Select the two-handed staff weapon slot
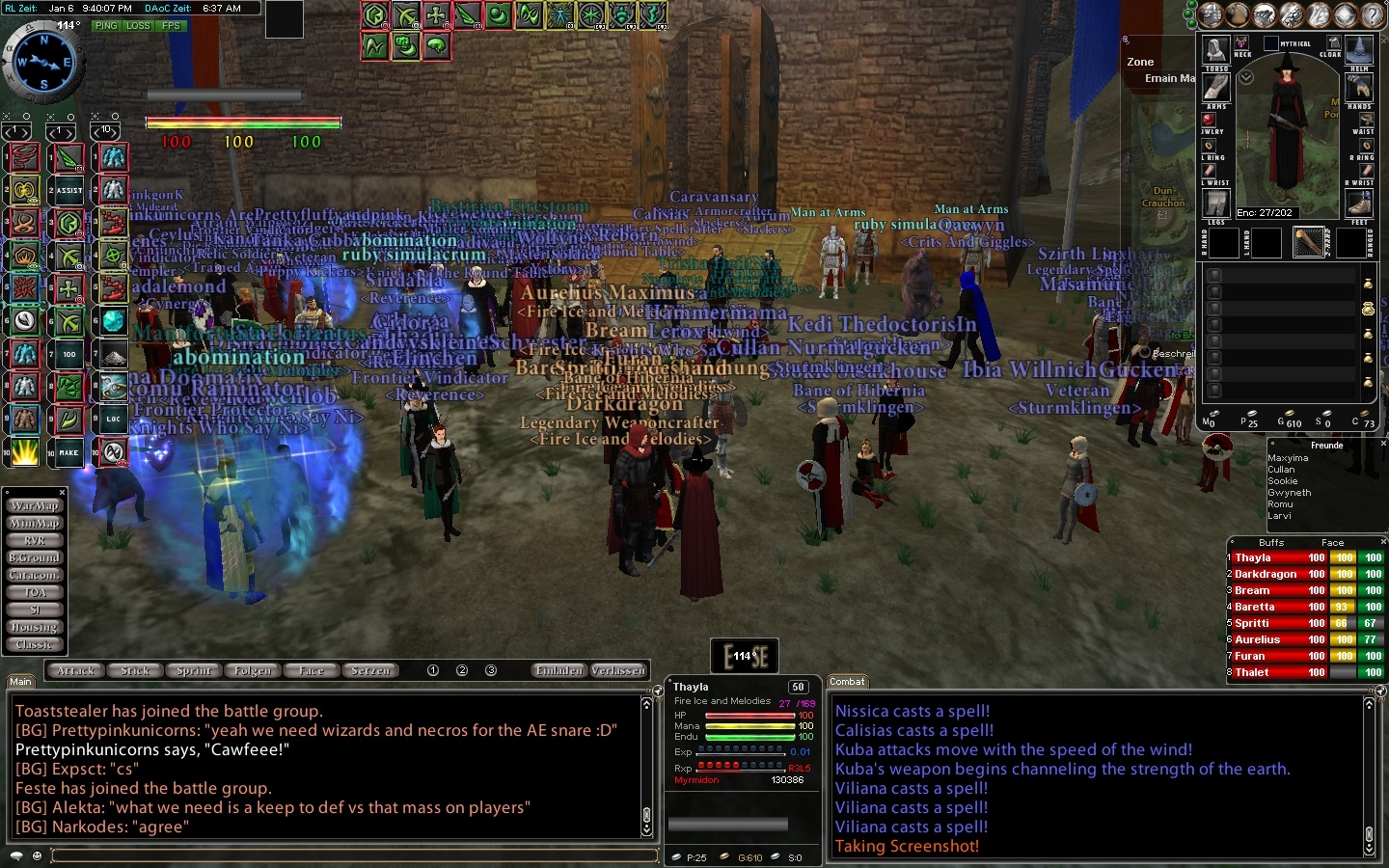 pyautogui.click(x=1308, y=241)
